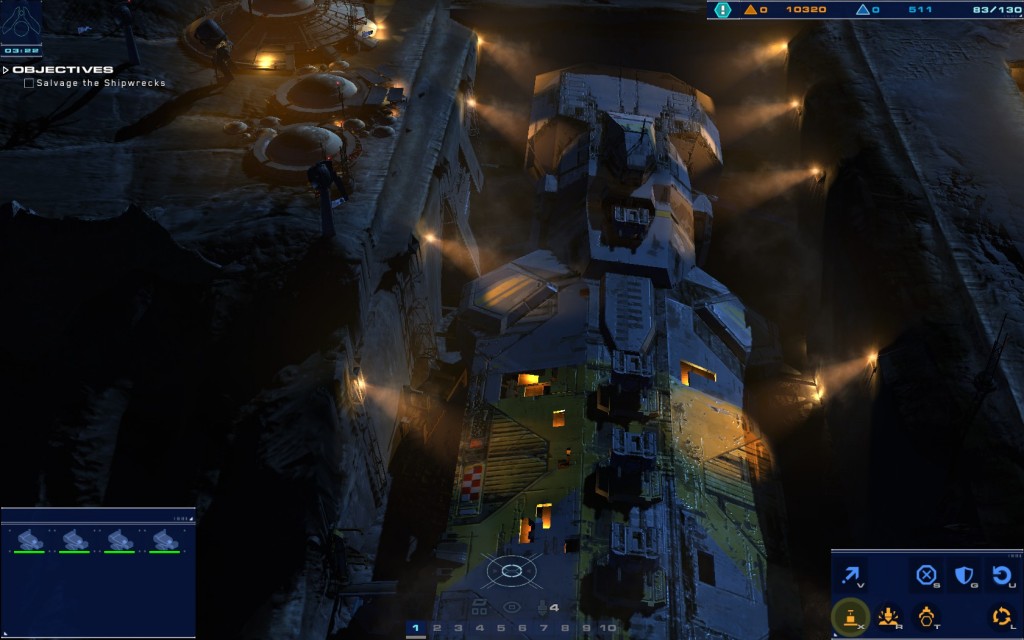Click the Stop command octagon icon
This screenshot has width=1024, height=640.
pos(926,576)
